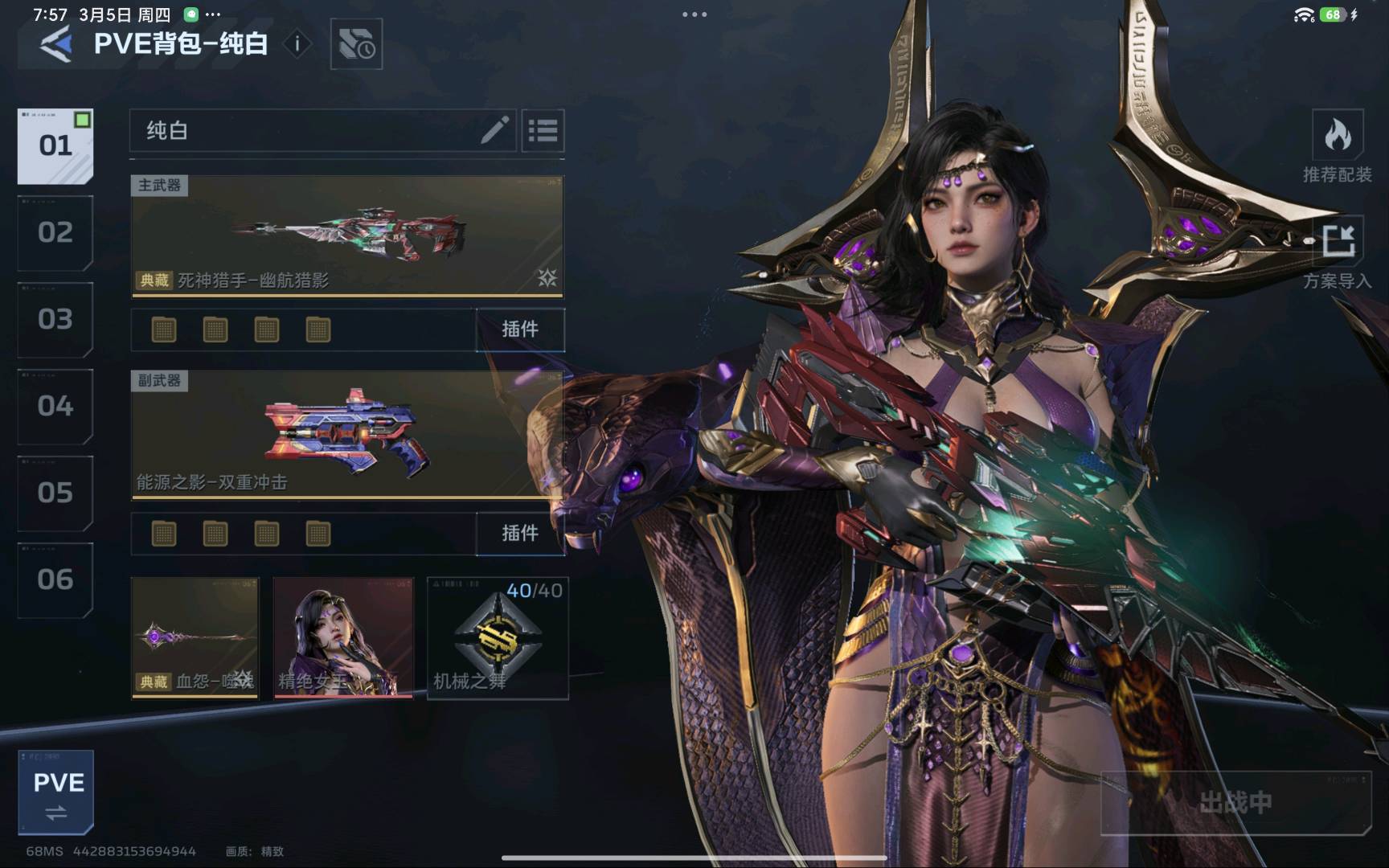The image size is (1389, 868).
Task: Open the backpack history clock icon
Action: pyautogui.click(x=356, y=44)
